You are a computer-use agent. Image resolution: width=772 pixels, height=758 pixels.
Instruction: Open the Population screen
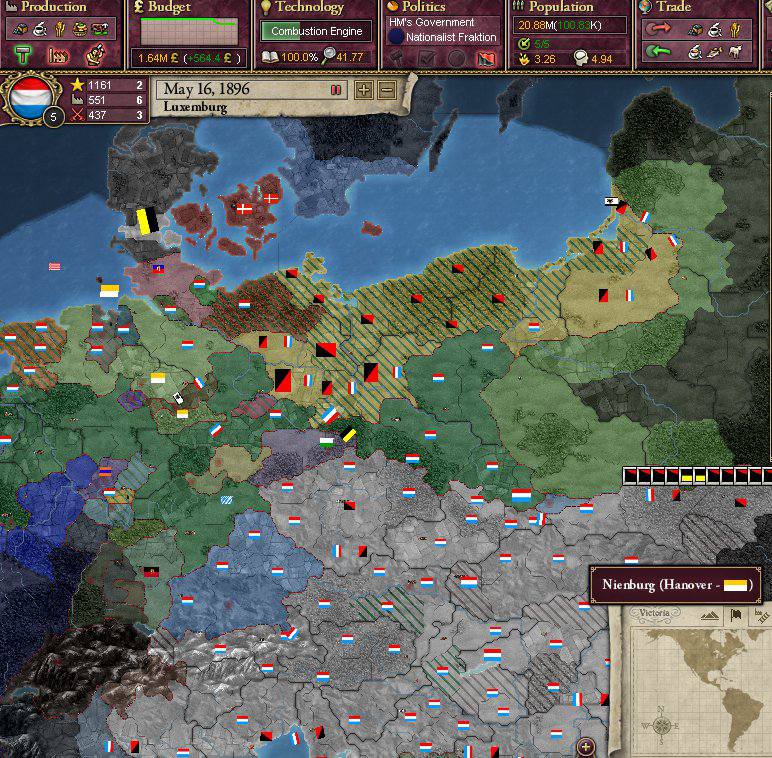(x=560, y=7)
